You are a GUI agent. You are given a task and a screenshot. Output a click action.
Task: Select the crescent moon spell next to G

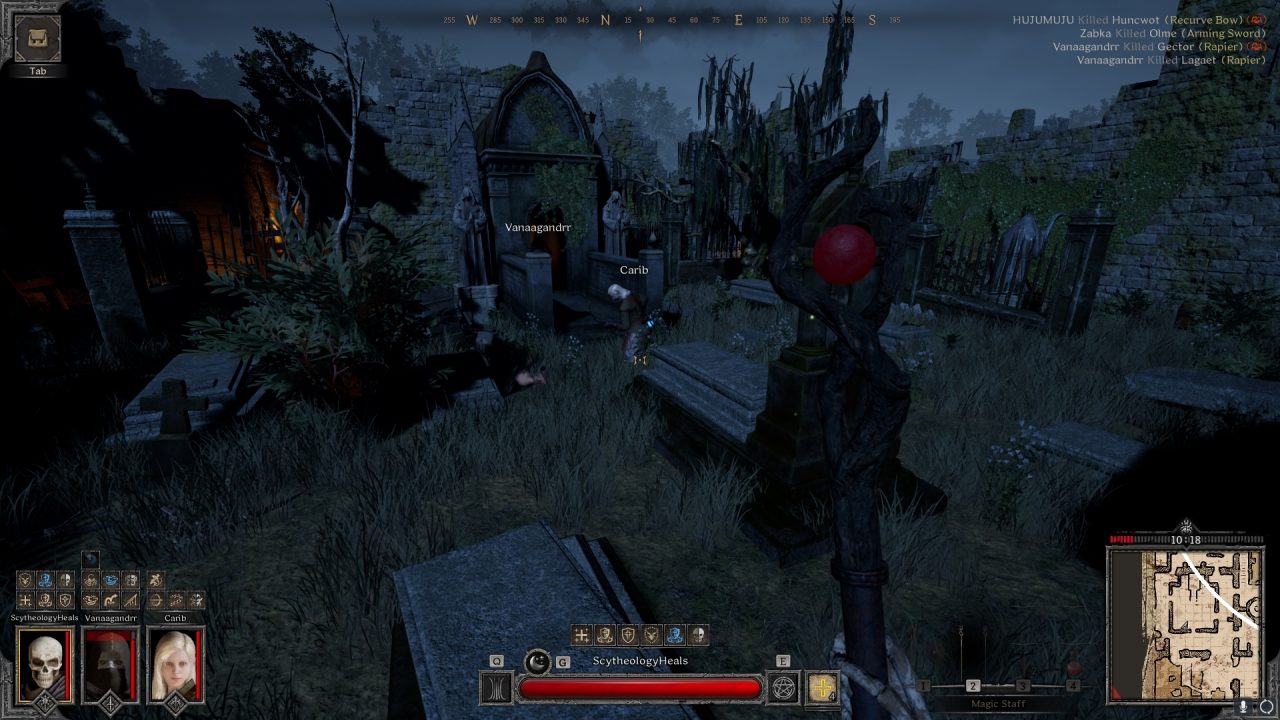pyautogui.click(x=536, y=662)
